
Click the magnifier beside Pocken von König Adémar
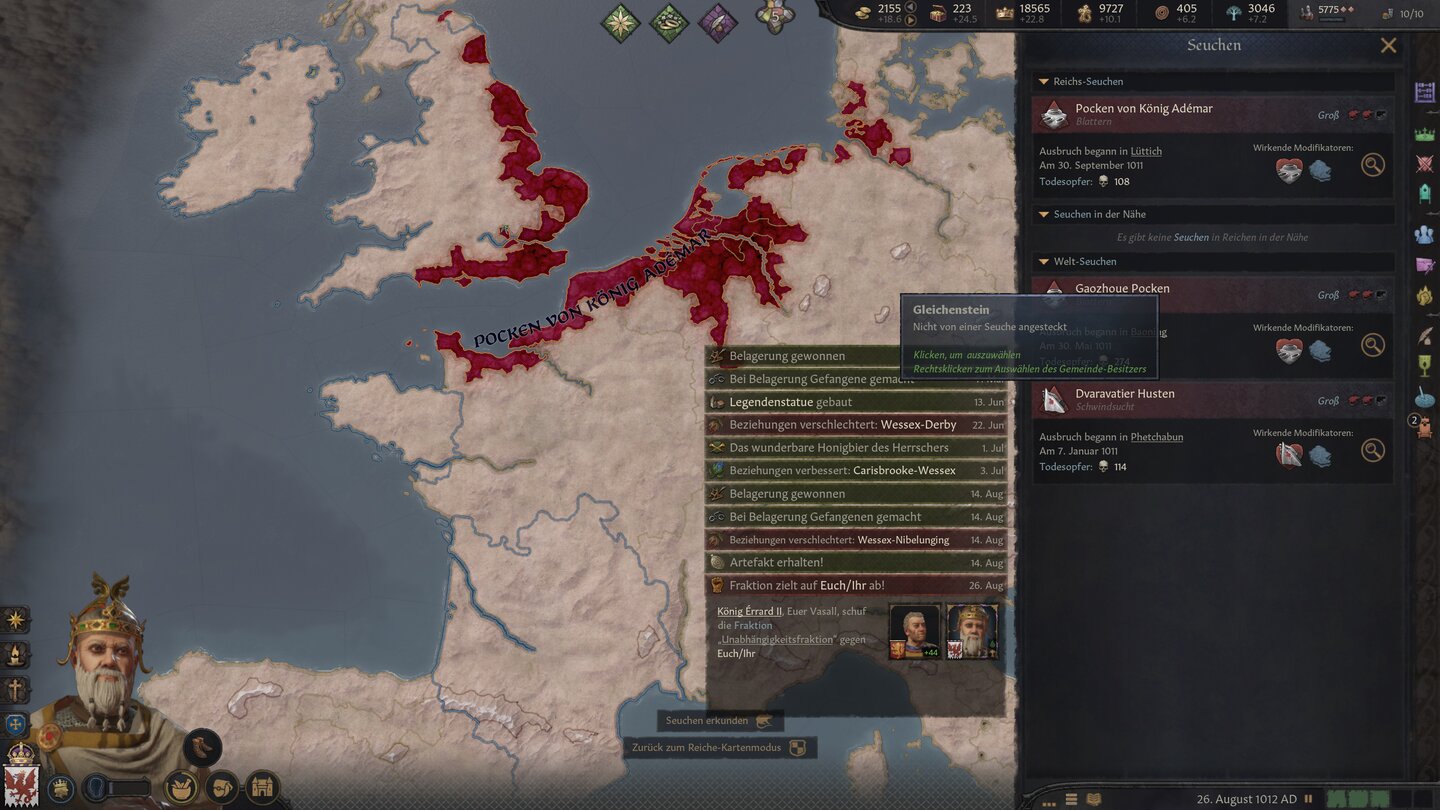click(1372, 164)
